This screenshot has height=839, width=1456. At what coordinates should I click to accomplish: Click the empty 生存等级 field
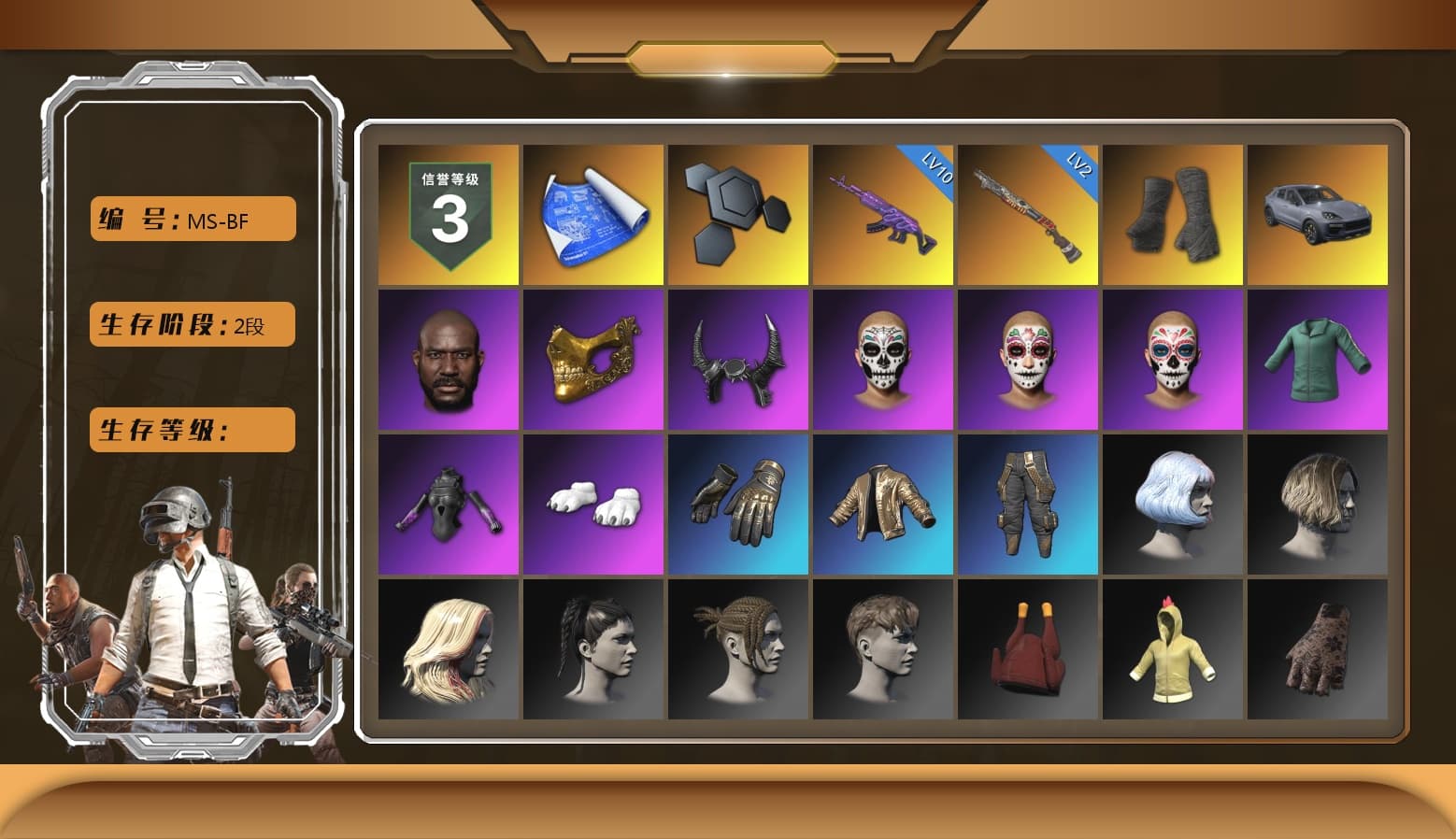click(x=191, y=430)
